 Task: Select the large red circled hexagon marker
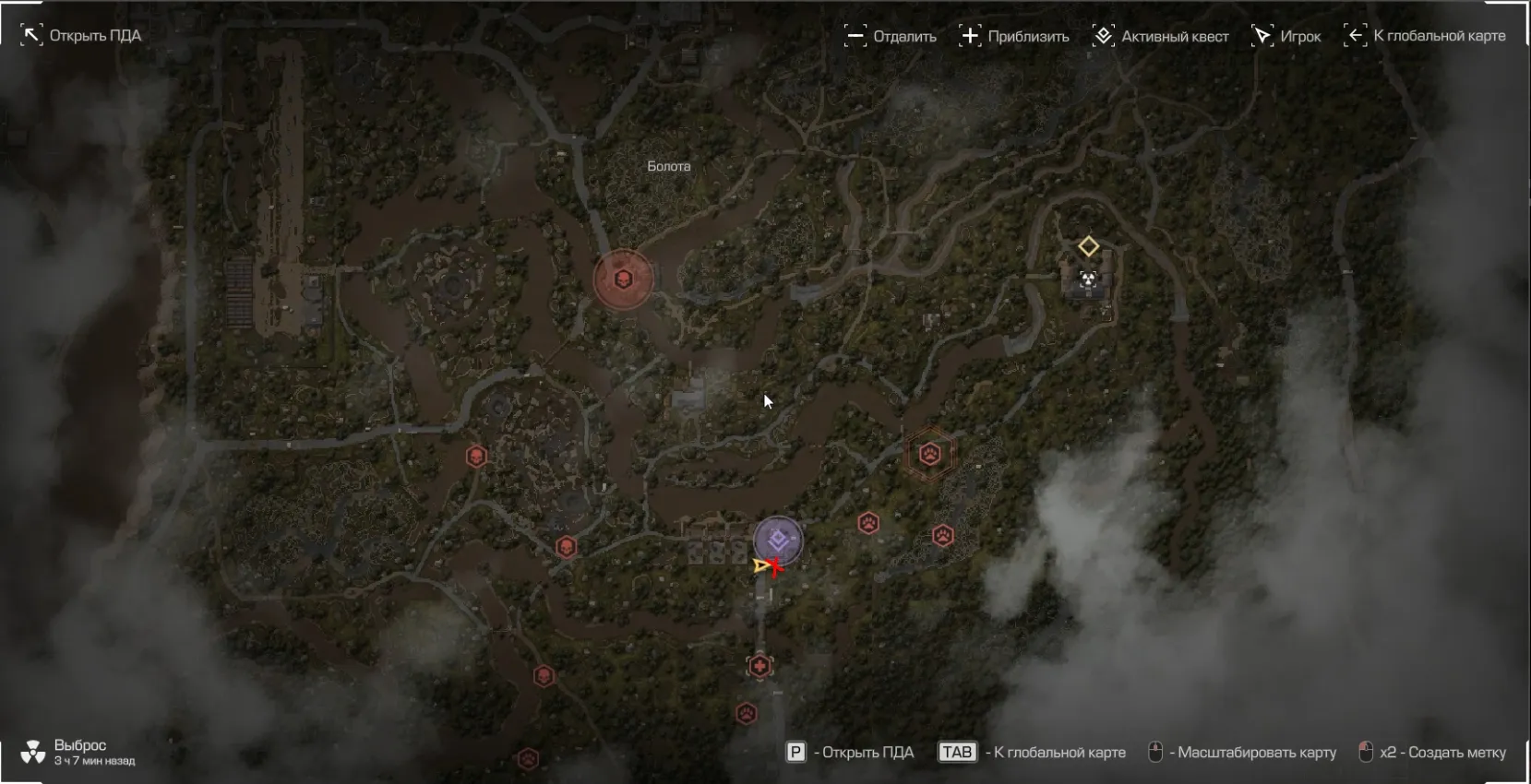click(624, 279)
